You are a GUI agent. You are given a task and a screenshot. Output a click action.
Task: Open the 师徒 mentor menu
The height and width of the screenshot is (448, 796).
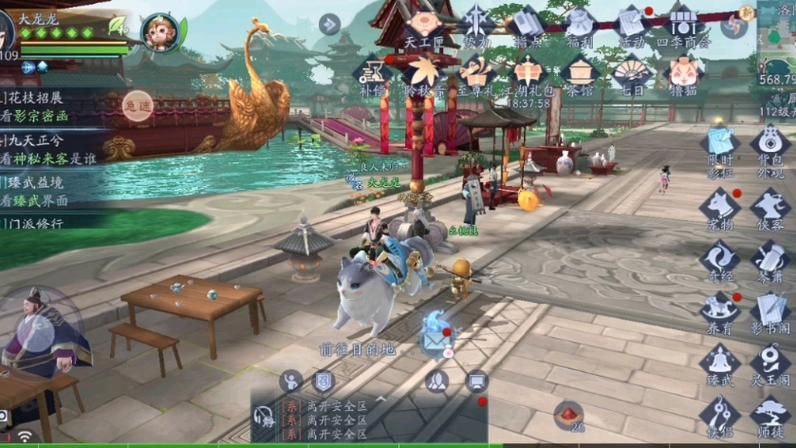coord(768,414)
